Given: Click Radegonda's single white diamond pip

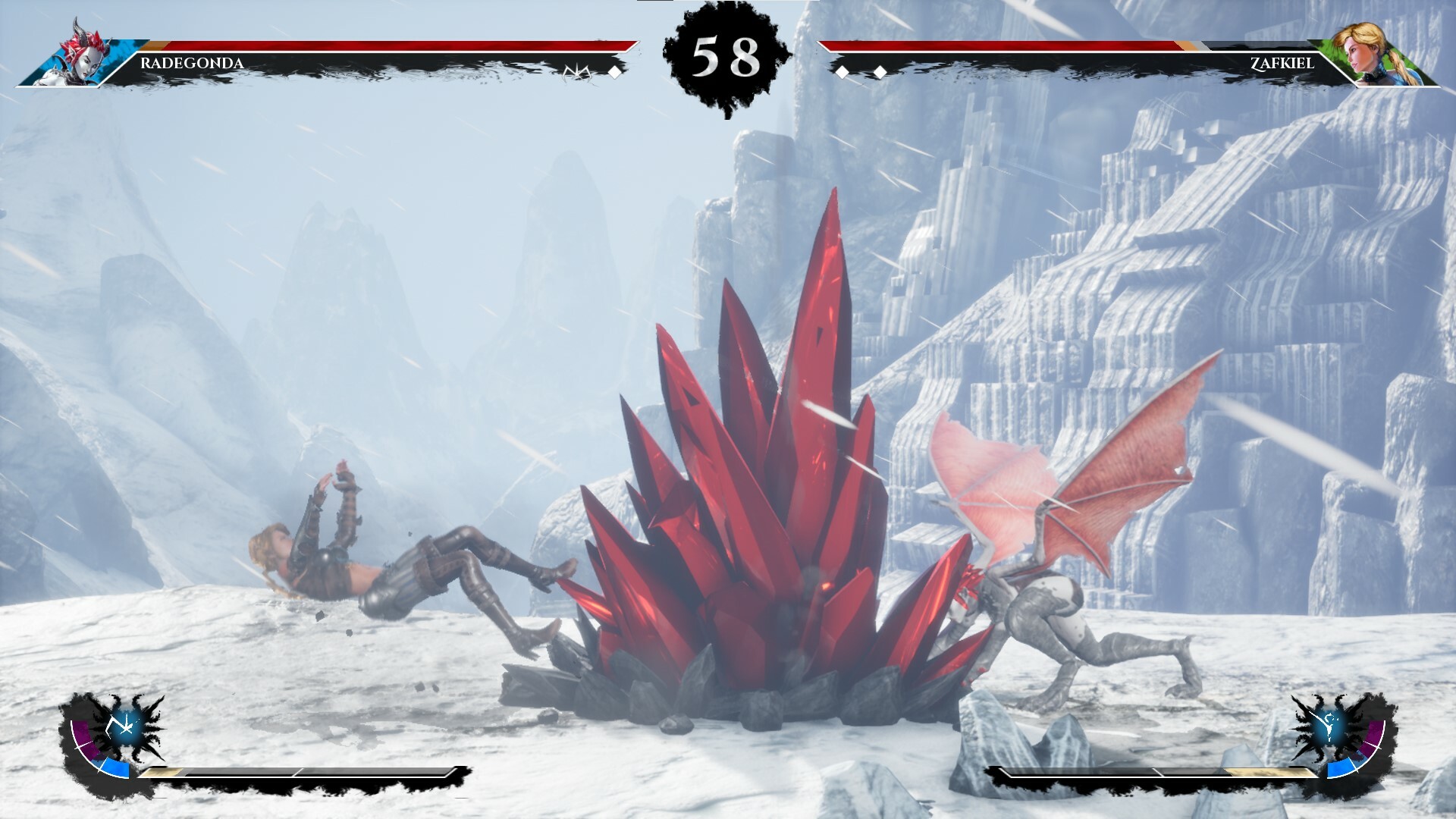Looking at the screenshot, I should 616,74.
